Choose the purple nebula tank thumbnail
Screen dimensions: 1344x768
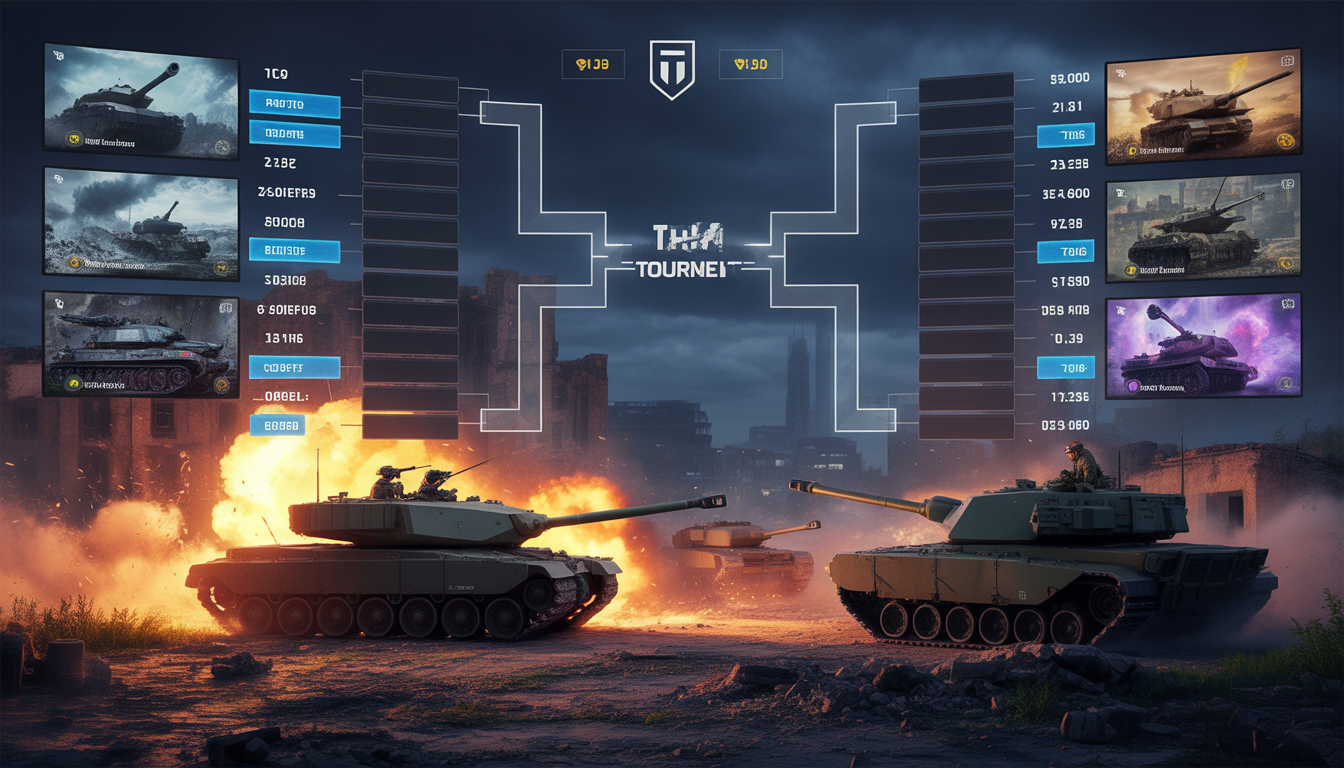pos(1202,346)
